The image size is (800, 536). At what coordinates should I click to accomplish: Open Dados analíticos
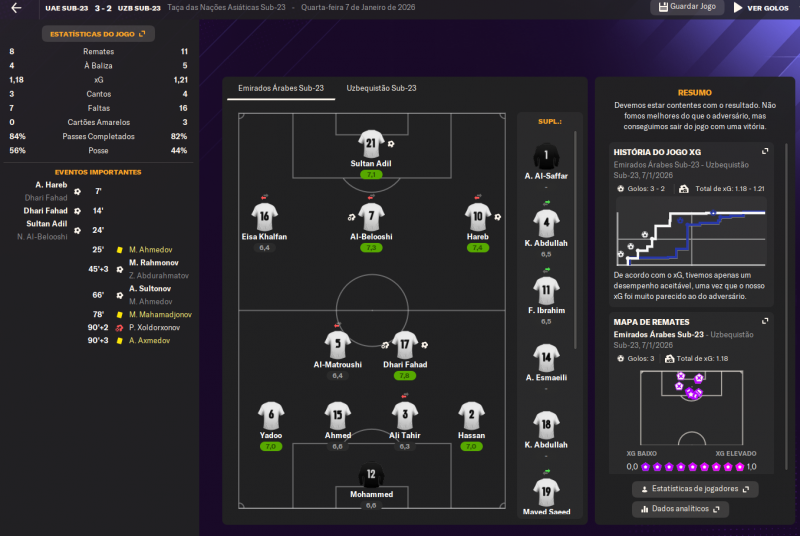(x=680, y=509)
